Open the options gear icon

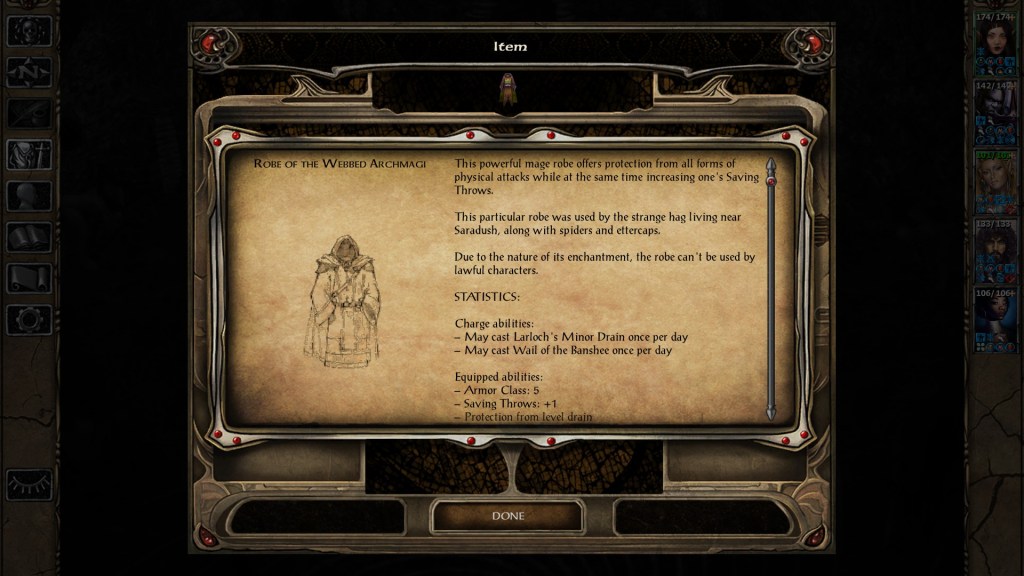pos(29,319)
